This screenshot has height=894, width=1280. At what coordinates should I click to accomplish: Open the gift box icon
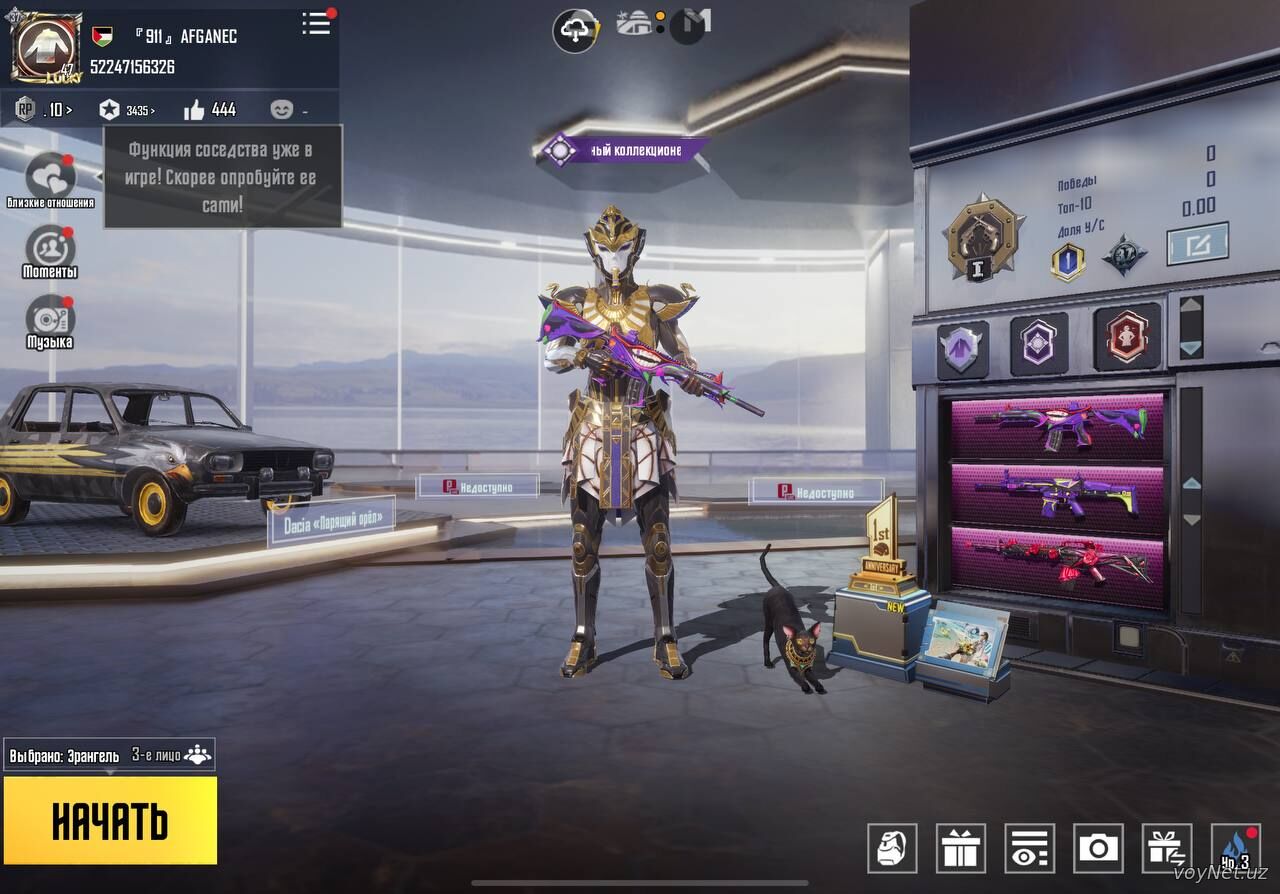click(x=961, y=848)
